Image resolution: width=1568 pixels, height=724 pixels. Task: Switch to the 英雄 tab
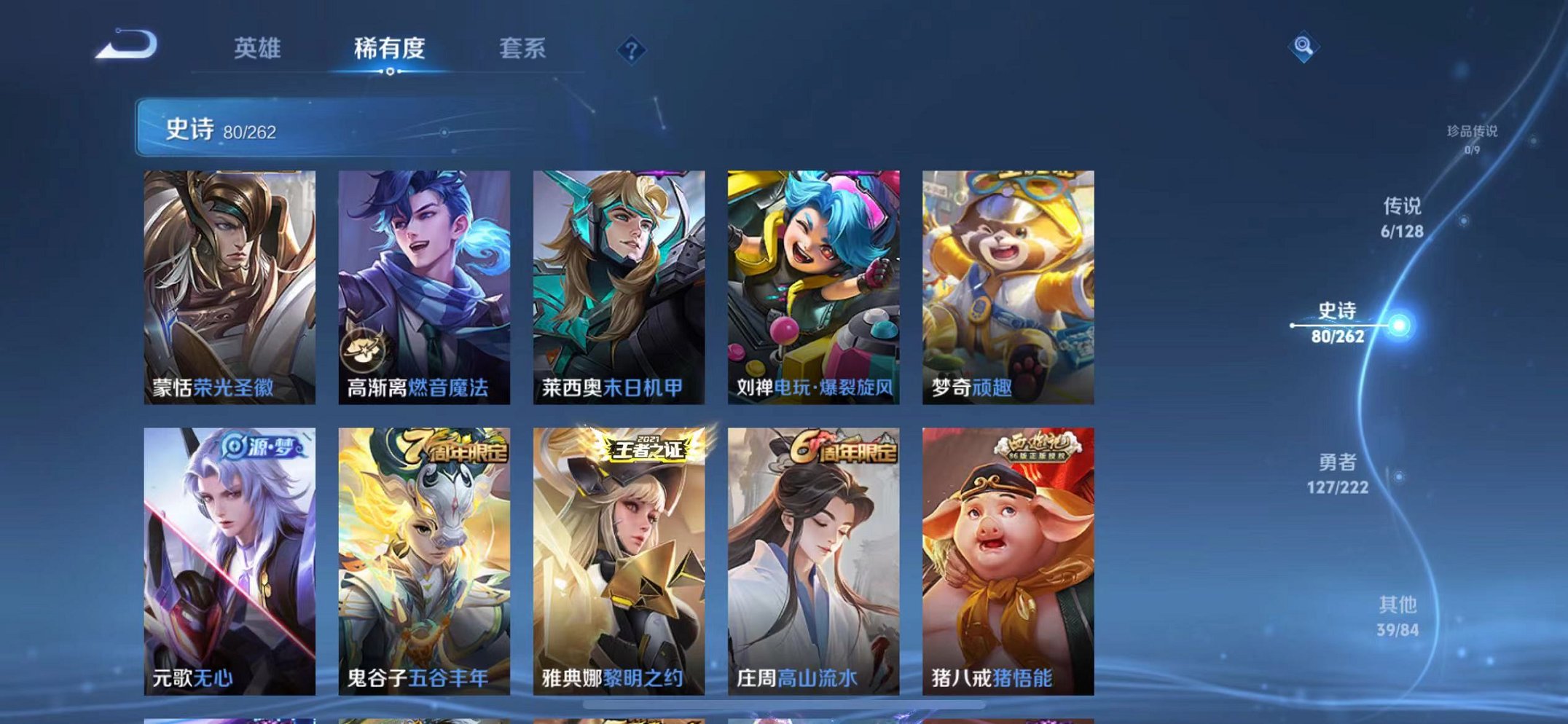pos(256,48)
